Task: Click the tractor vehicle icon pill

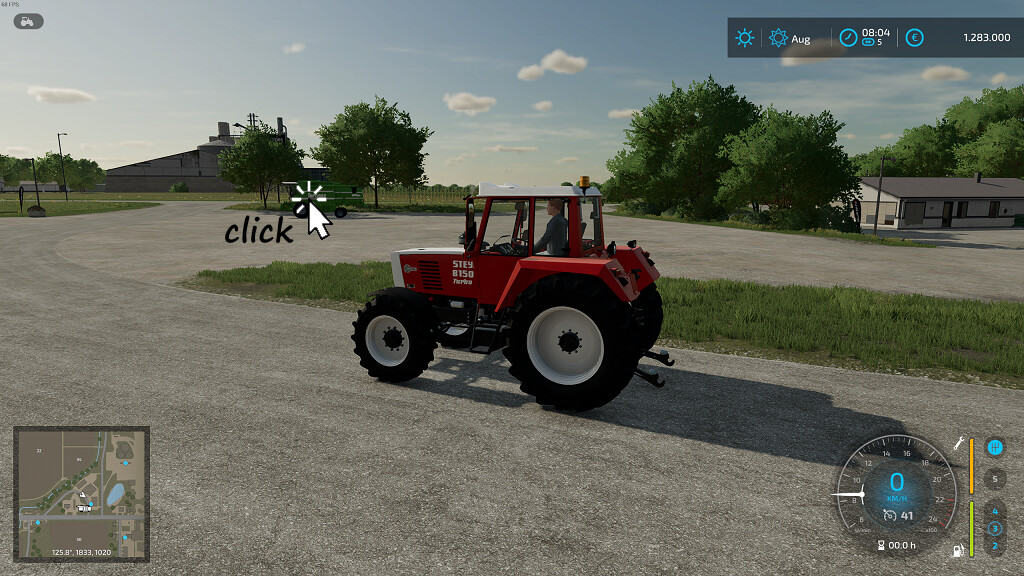Action: pos(28,20)
